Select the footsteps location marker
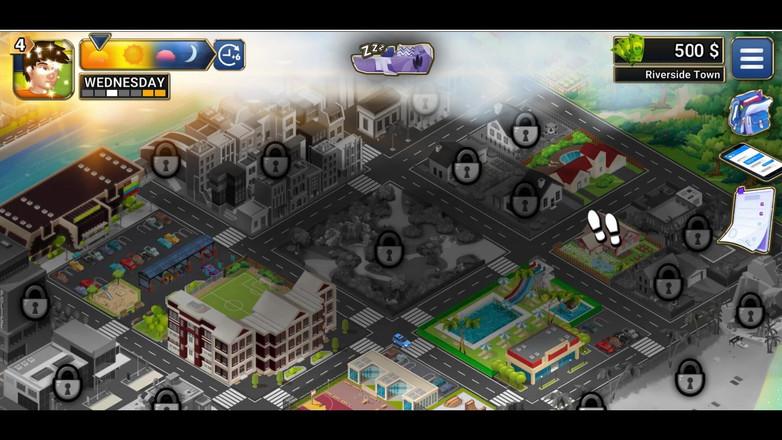 pyautogui.click(x=603, y=227)
